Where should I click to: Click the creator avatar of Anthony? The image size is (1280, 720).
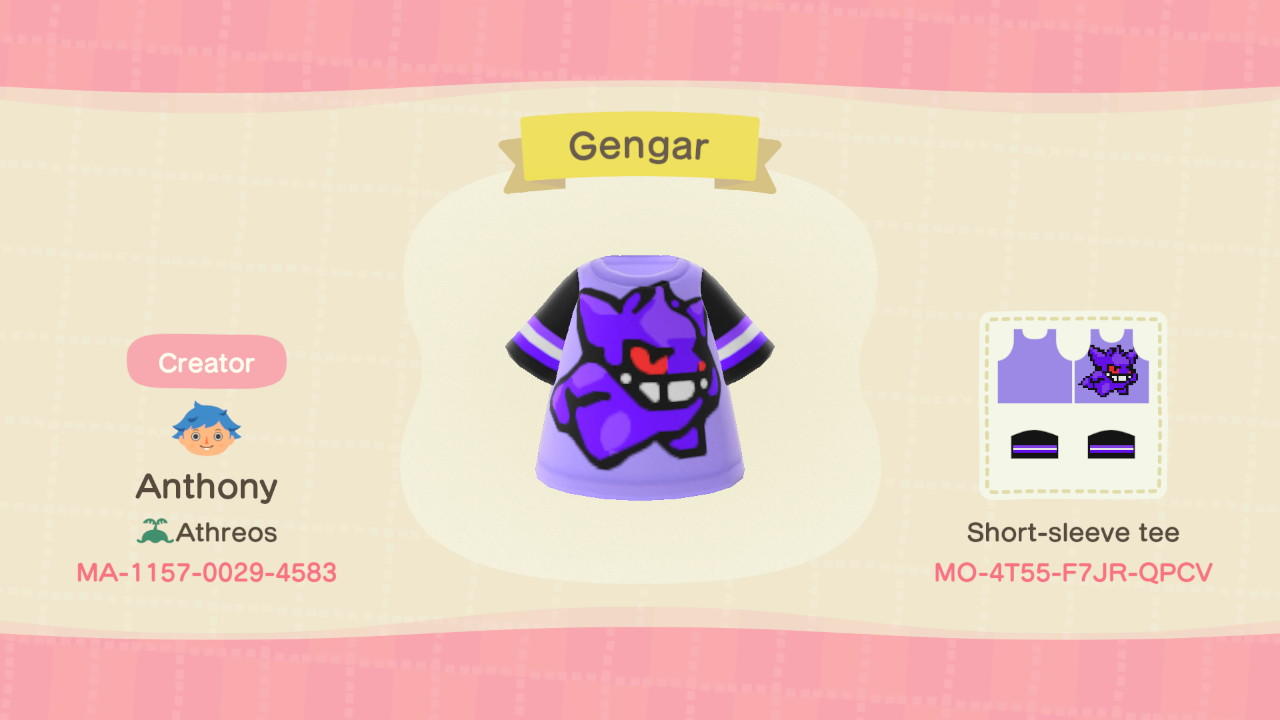click(207, 428)
